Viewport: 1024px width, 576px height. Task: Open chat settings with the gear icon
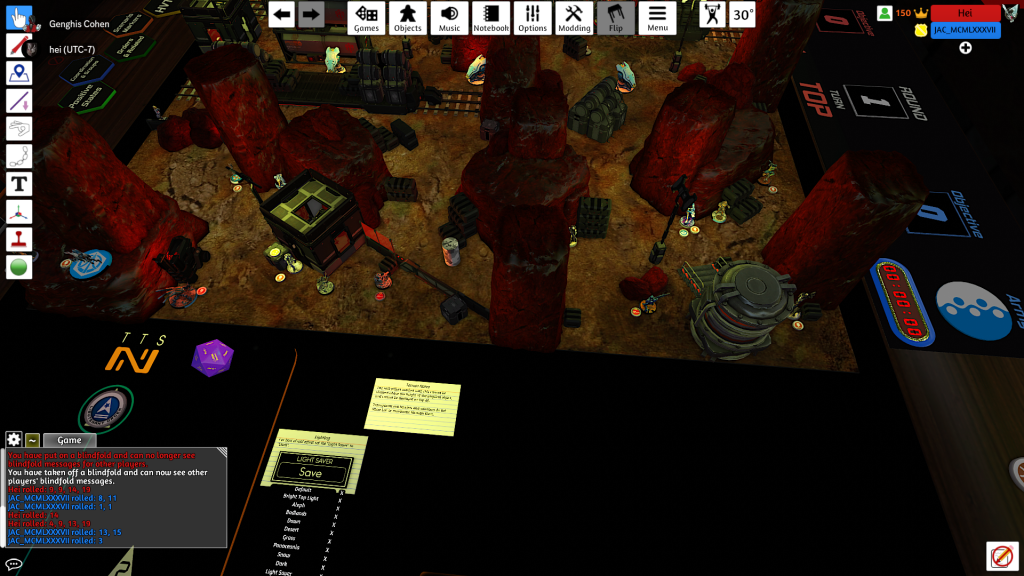point(14,440)
